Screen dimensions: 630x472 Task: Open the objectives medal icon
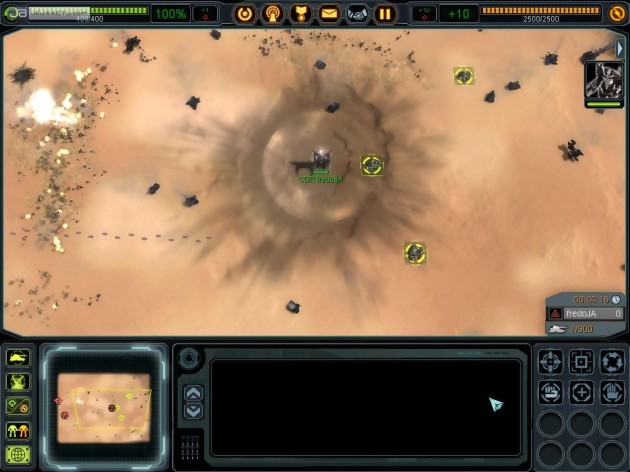pyautogui.click(x=300, y=14)
